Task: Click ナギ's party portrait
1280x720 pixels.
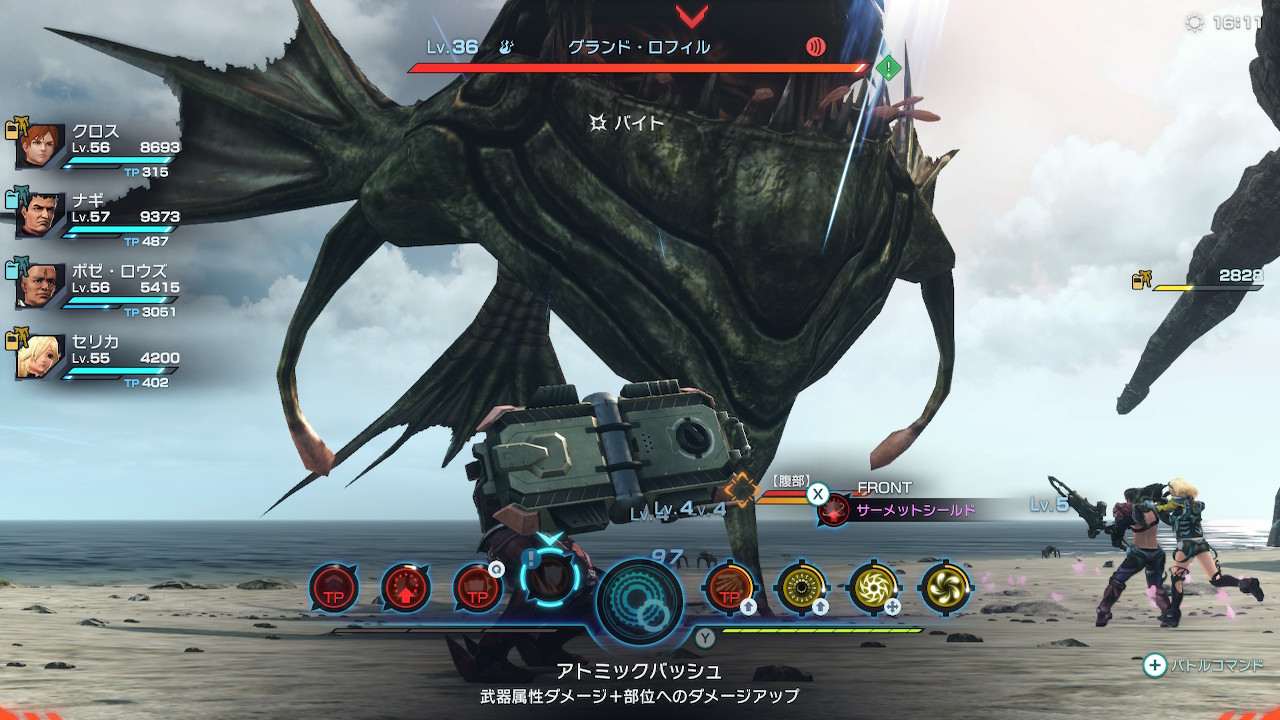Action: click(x=41, y=216)
